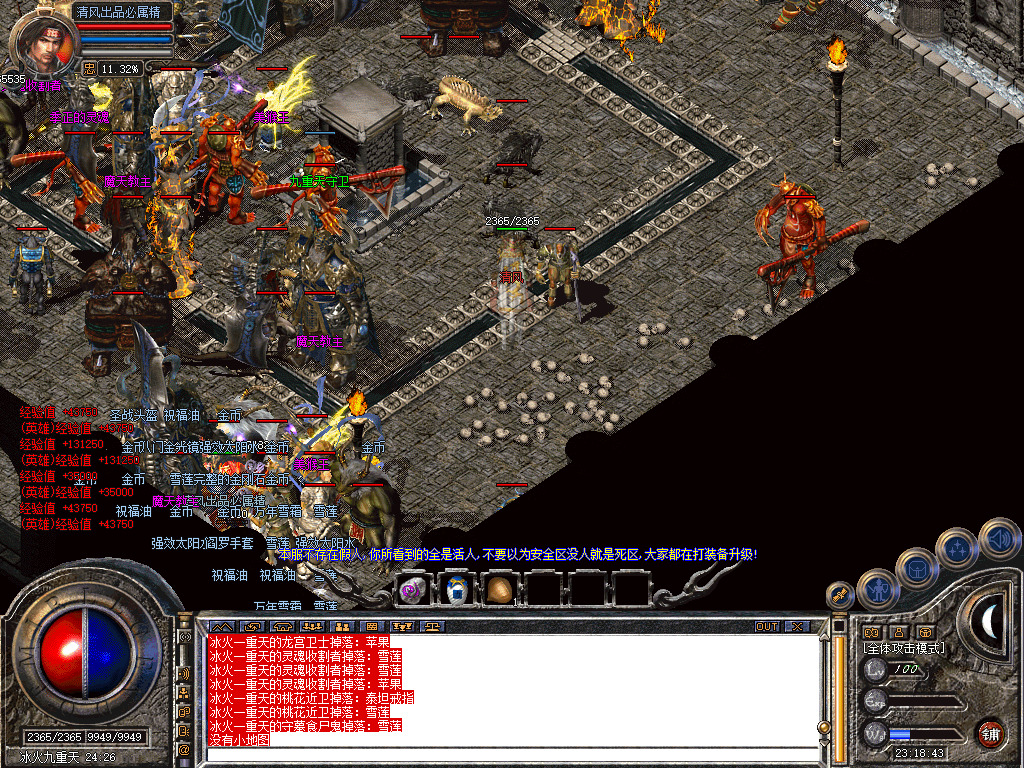Open the character equipment round button
This screenshot has height=768, width=1024.
click(876, 589)
